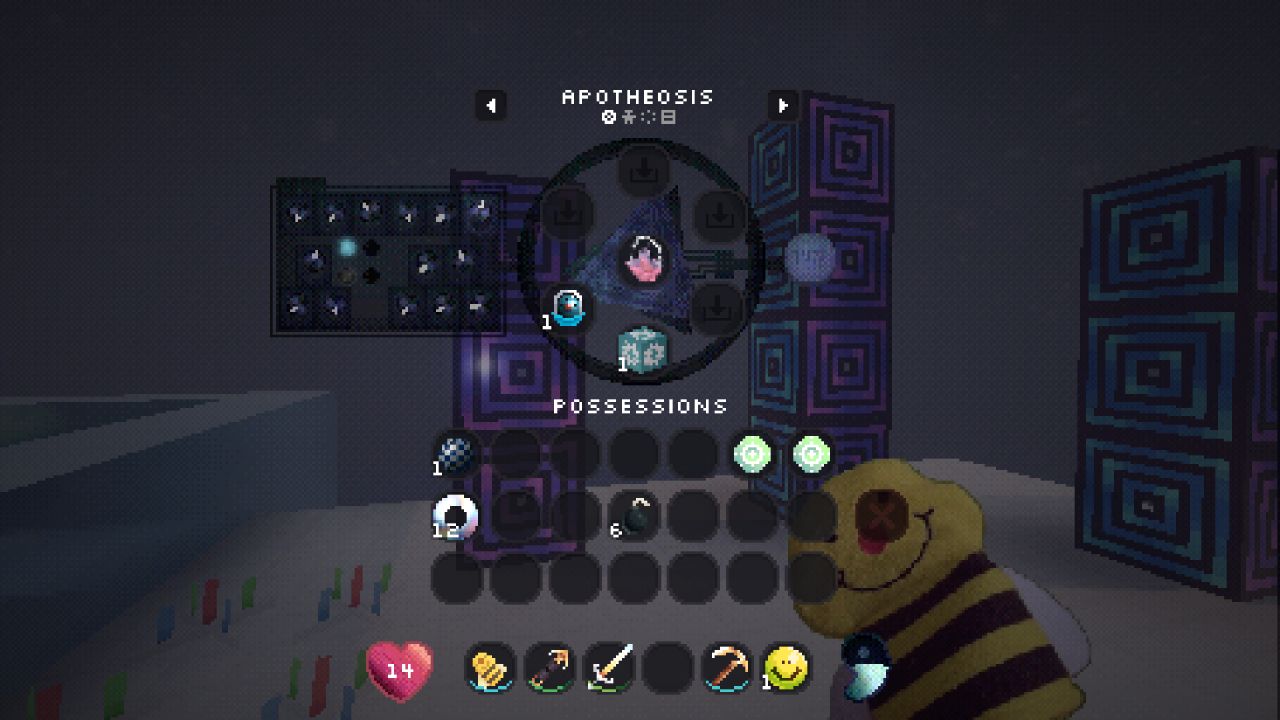
Task: Equip the dark crossbow in hotbar
Action: (550, 667)
